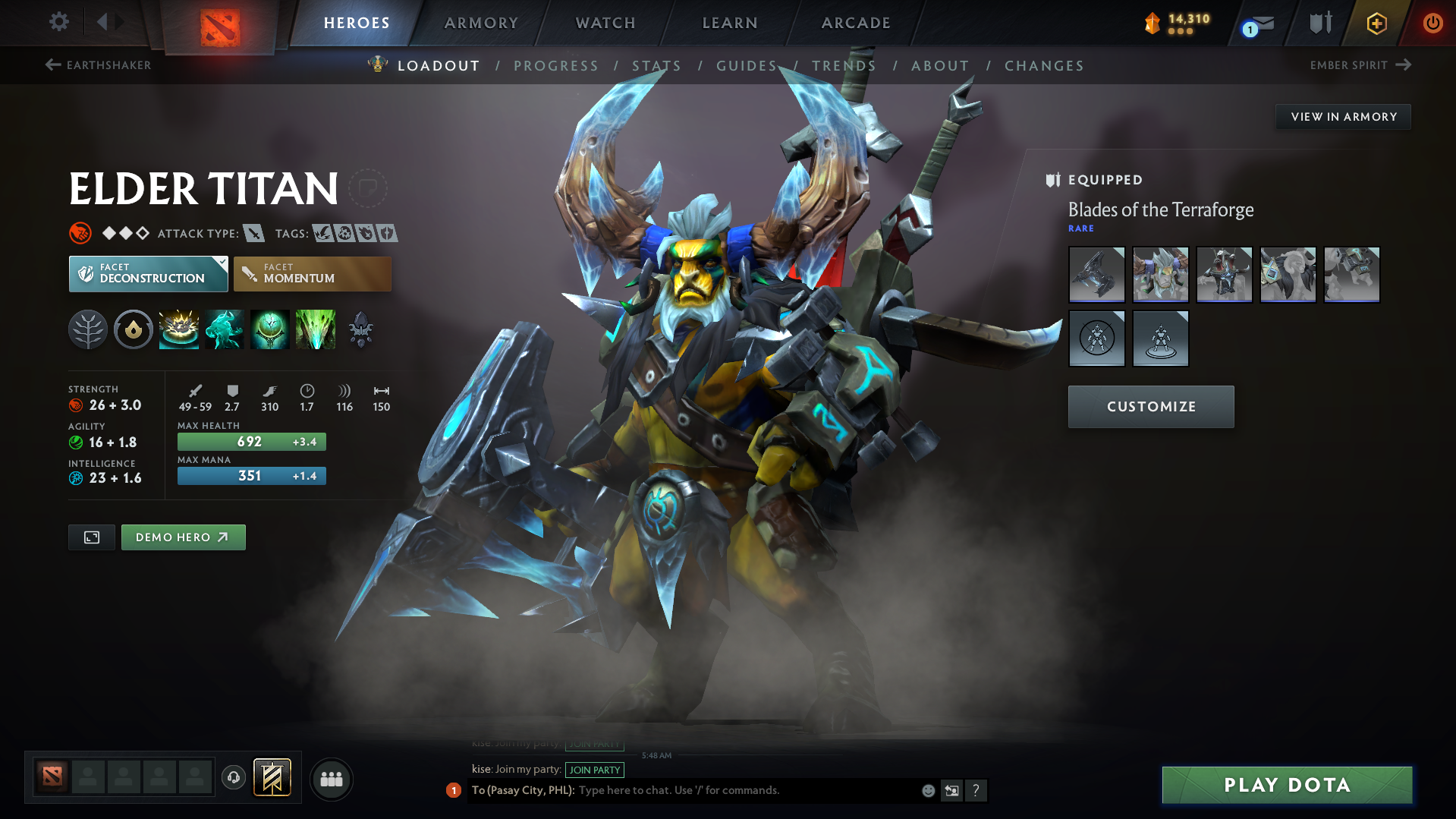
Task: Open the friends list icon
Action: (x=331, y=779)
